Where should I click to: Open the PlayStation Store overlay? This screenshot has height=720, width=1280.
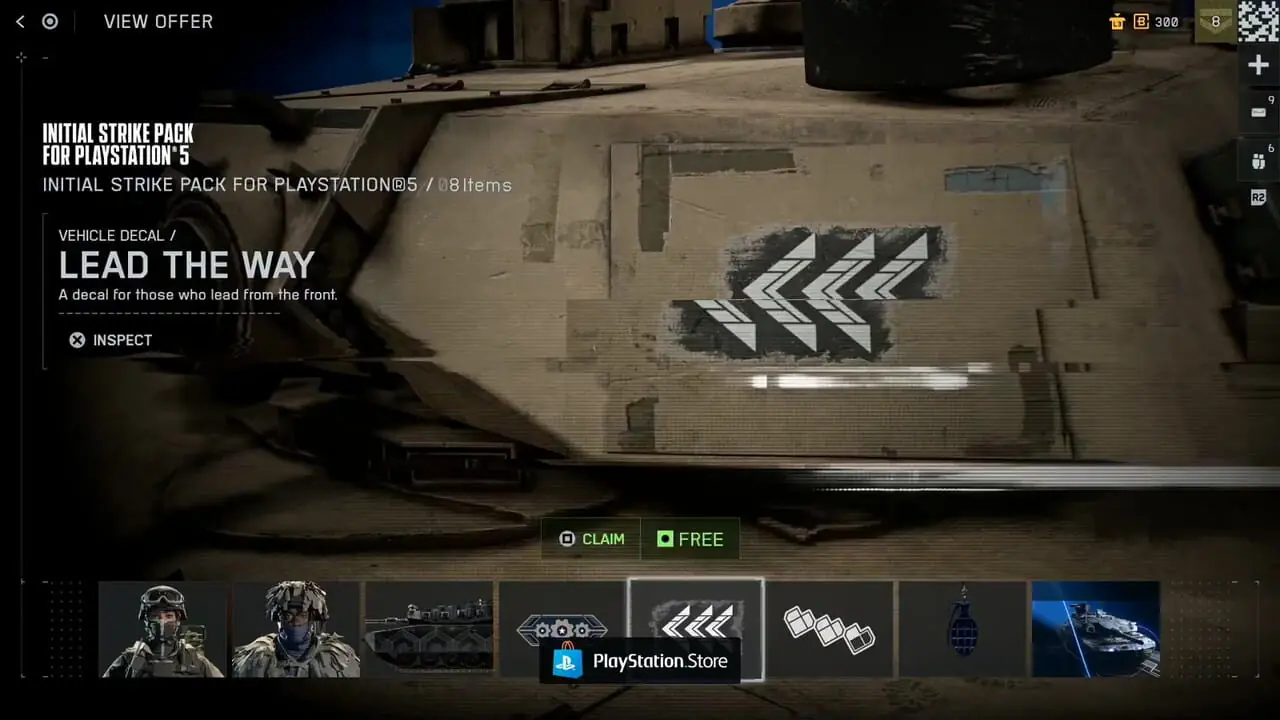(640, 661)
